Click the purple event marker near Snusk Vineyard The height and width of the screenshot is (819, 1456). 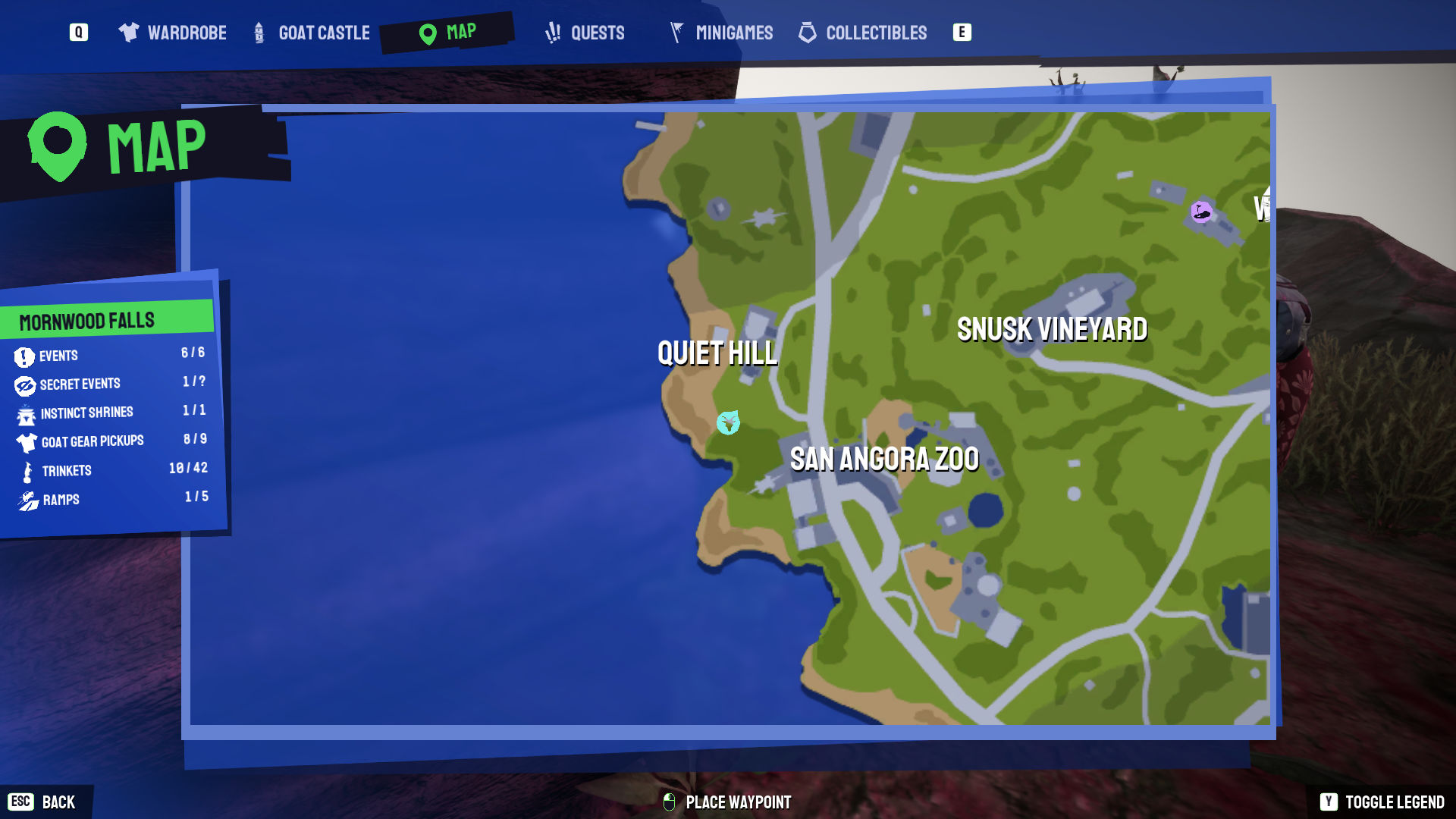click(x=1200, y=213)
